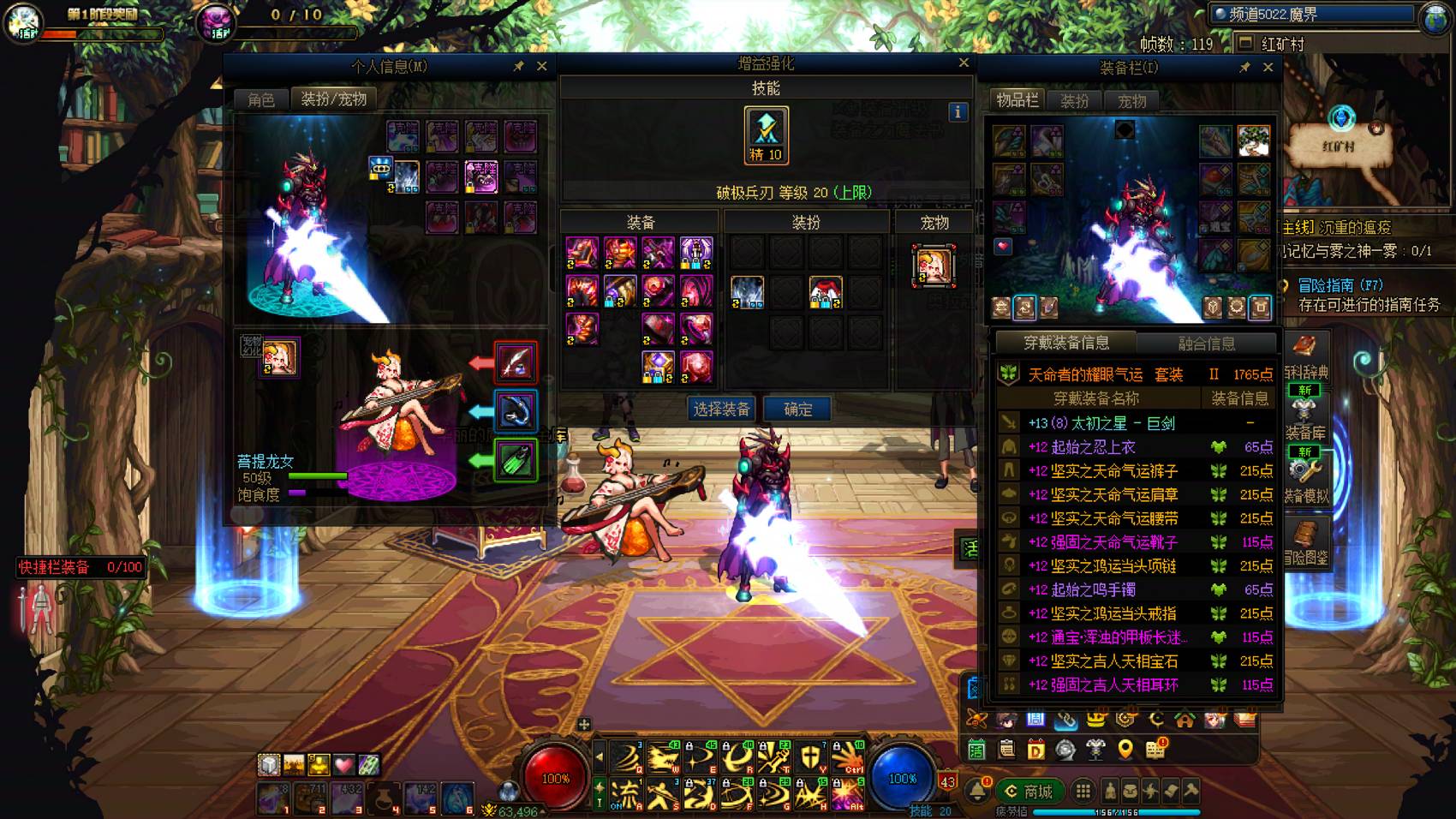Close the 增益强化 window
This screenshot has width=1456, height=819.
pyautogui.click(x=964, y=63)
